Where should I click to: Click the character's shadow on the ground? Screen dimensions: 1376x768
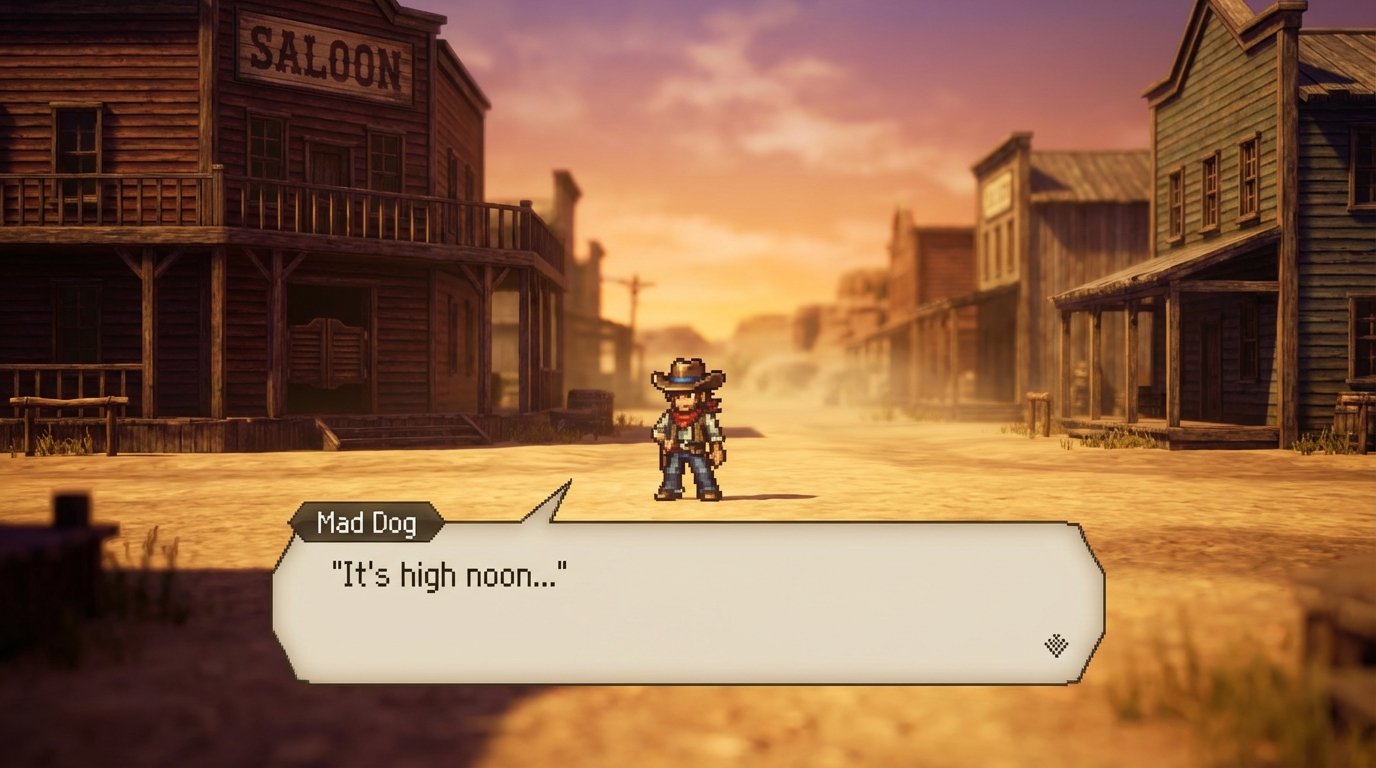pos(760,495)
